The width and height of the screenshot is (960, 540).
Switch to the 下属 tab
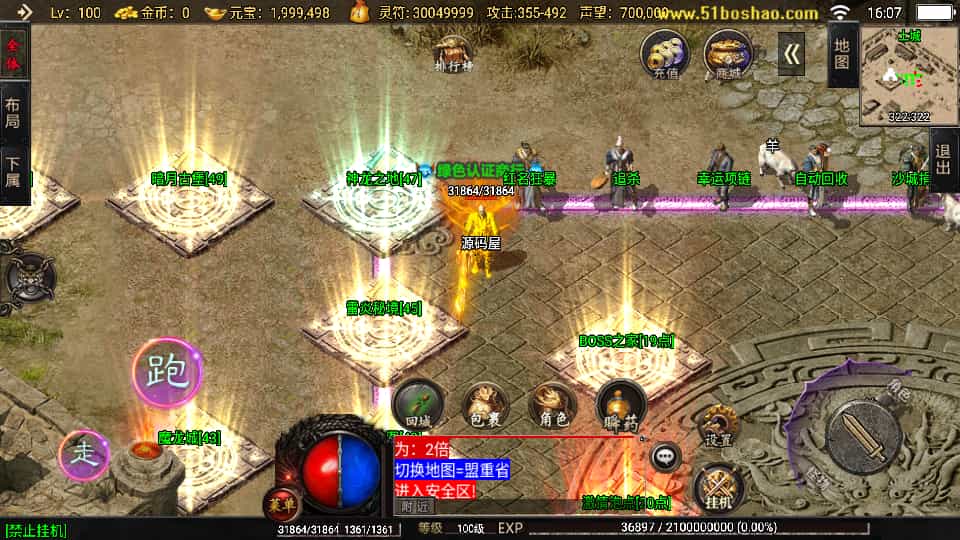(x=13, y=171)
